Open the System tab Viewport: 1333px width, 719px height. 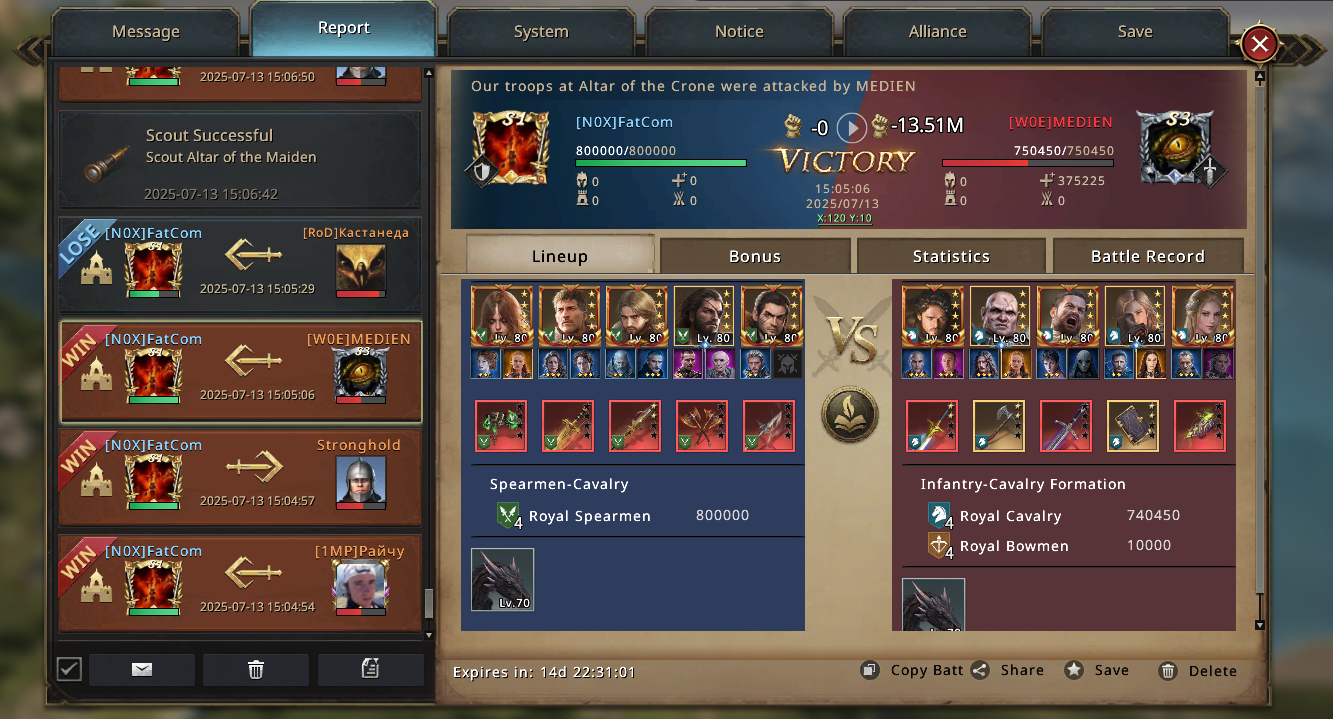541,32
